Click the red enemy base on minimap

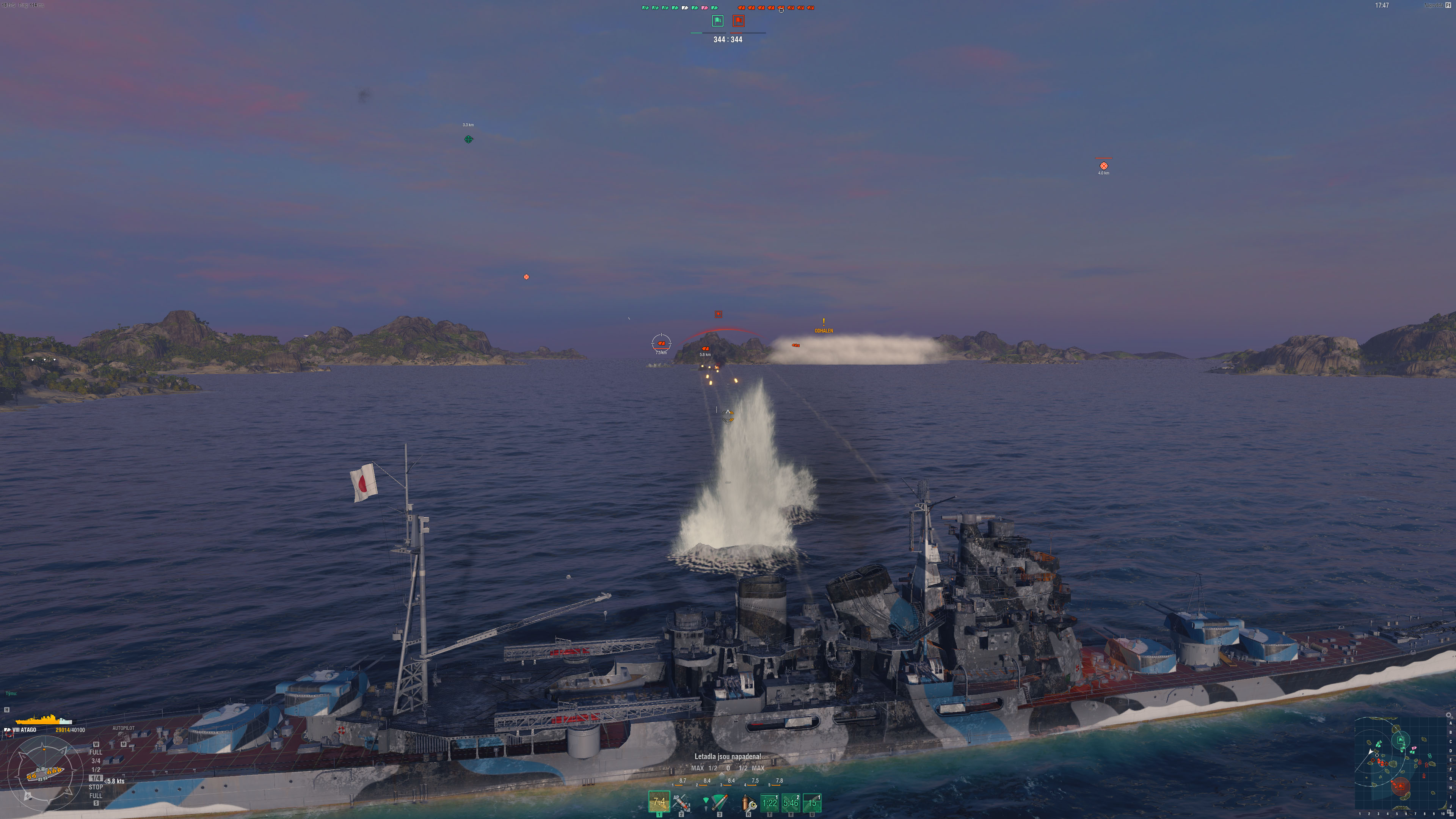pos(1400,786)
